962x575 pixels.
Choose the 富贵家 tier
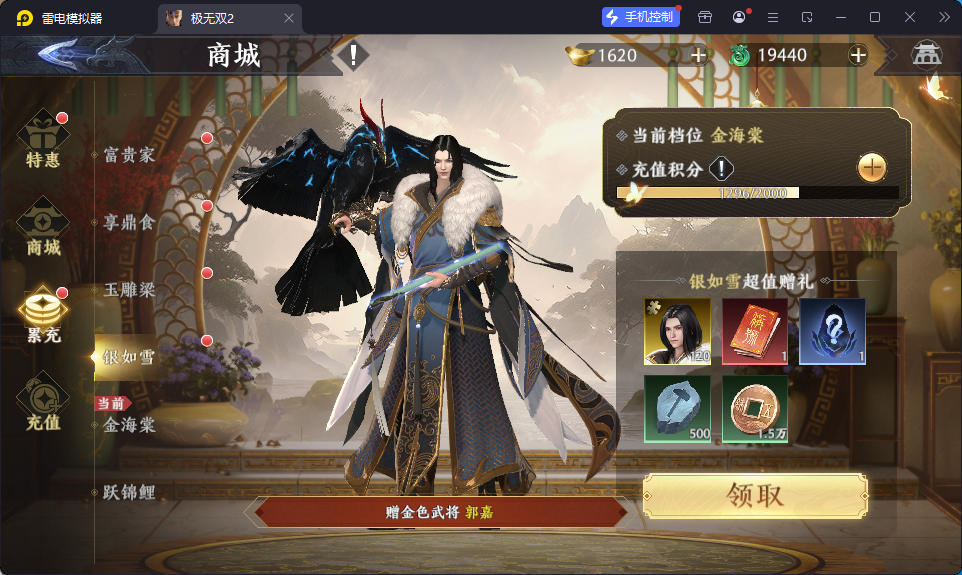tap(130, 155)
